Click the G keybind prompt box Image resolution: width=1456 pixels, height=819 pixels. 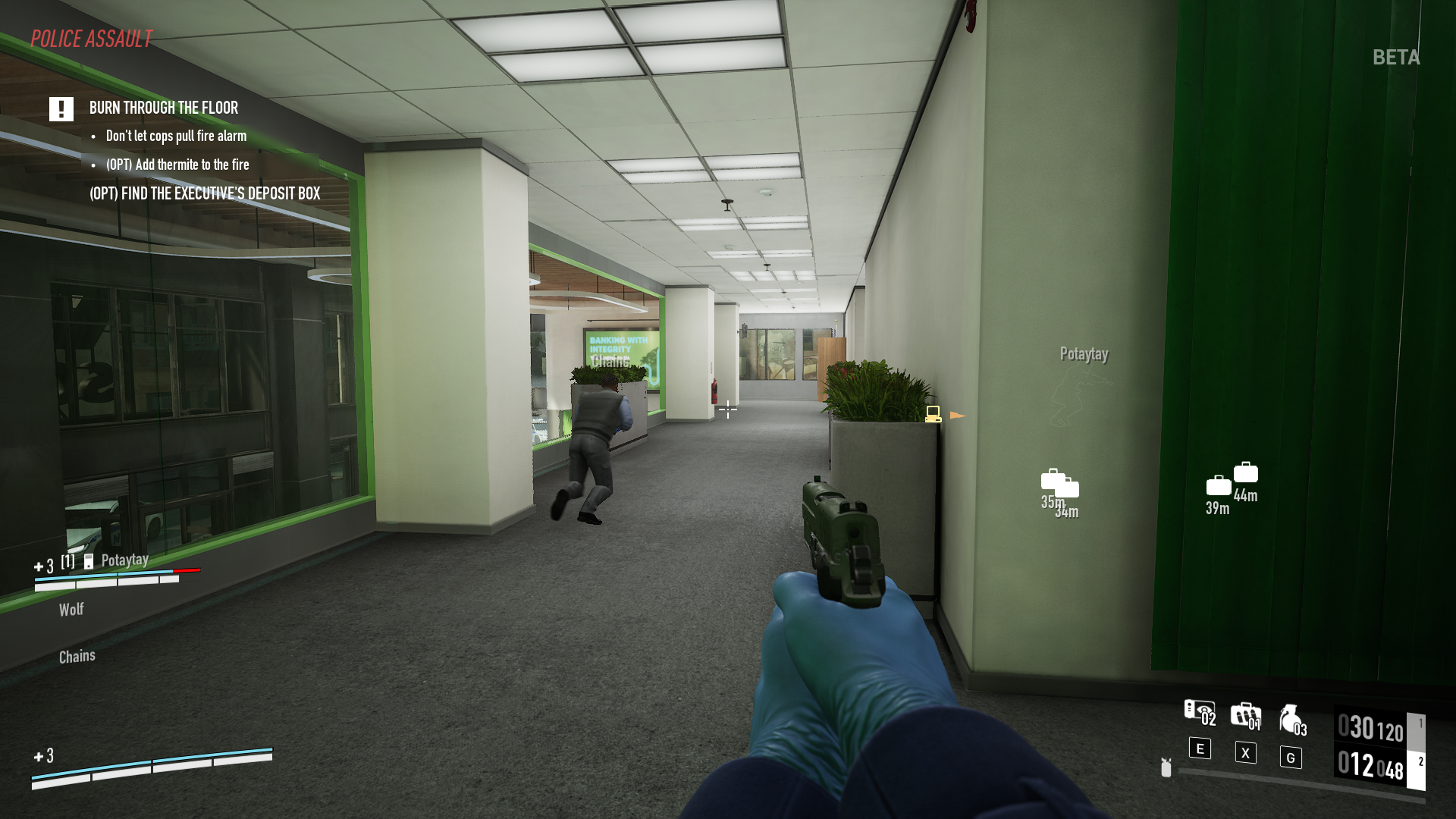(1291, 758)
